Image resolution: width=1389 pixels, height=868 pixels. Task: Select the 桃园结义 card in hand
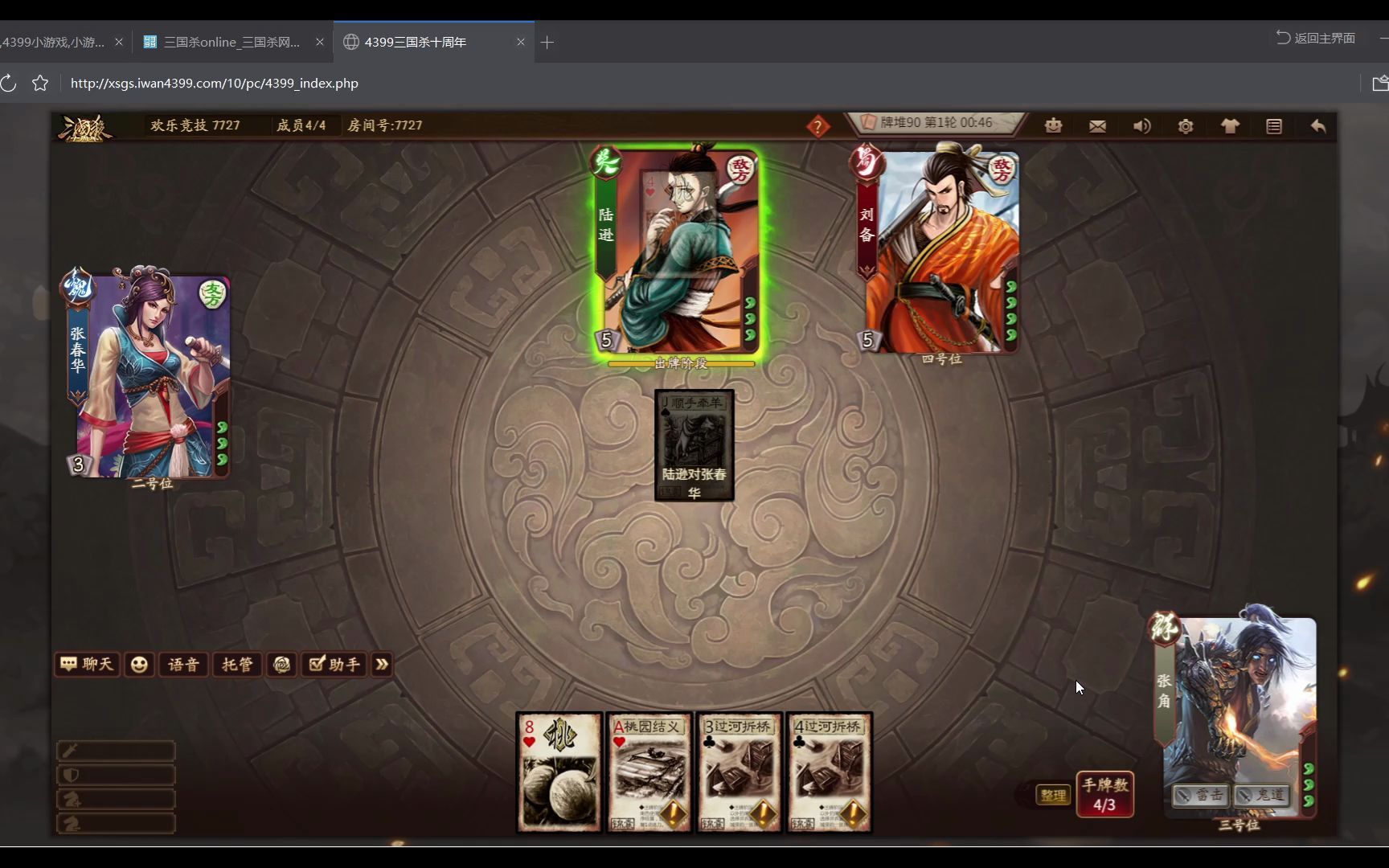(x=649, y=772)
